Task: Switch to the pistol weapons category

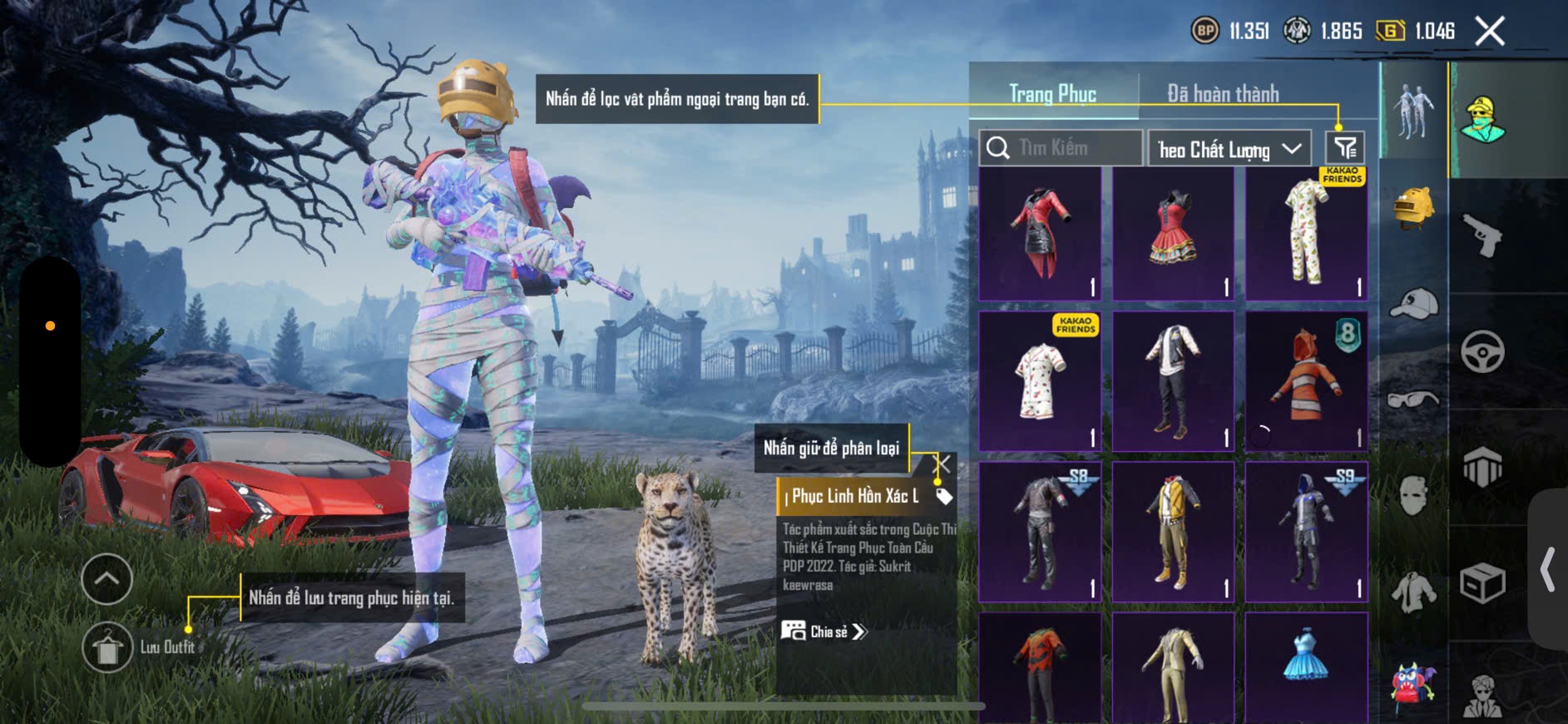Action: pos(1482,236)
